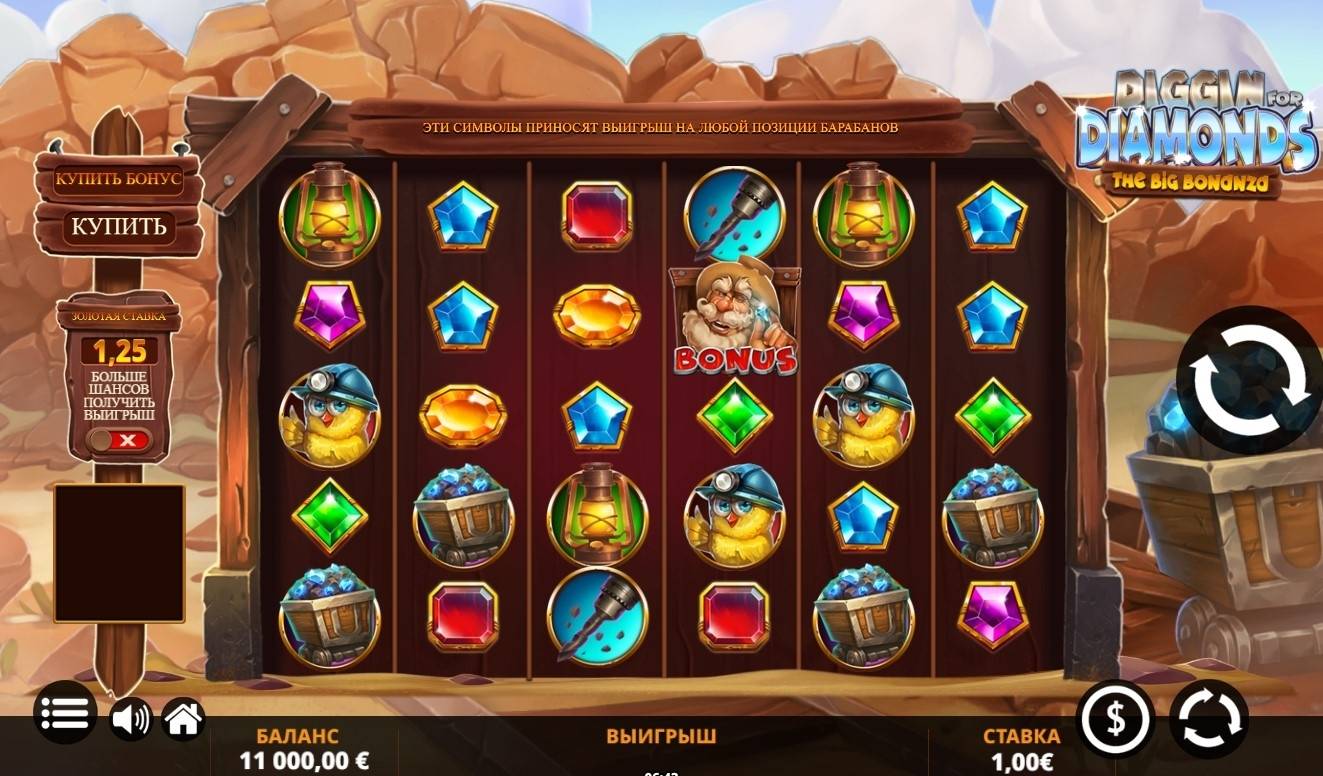This screenshot has width=1323, height=776.
Task: Open bet settings with the dollar coin button
Action: coord(1115,718)
